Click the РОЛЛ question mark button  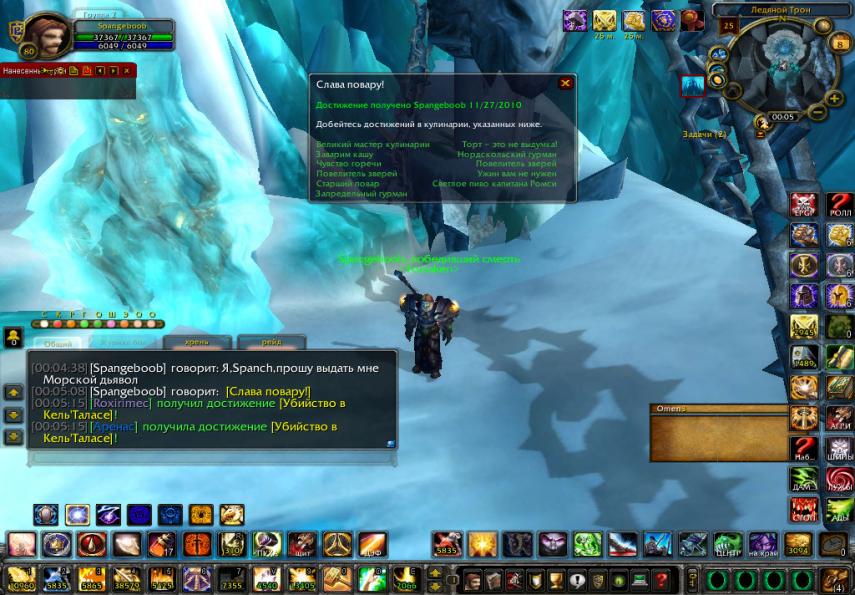[839, 206]
